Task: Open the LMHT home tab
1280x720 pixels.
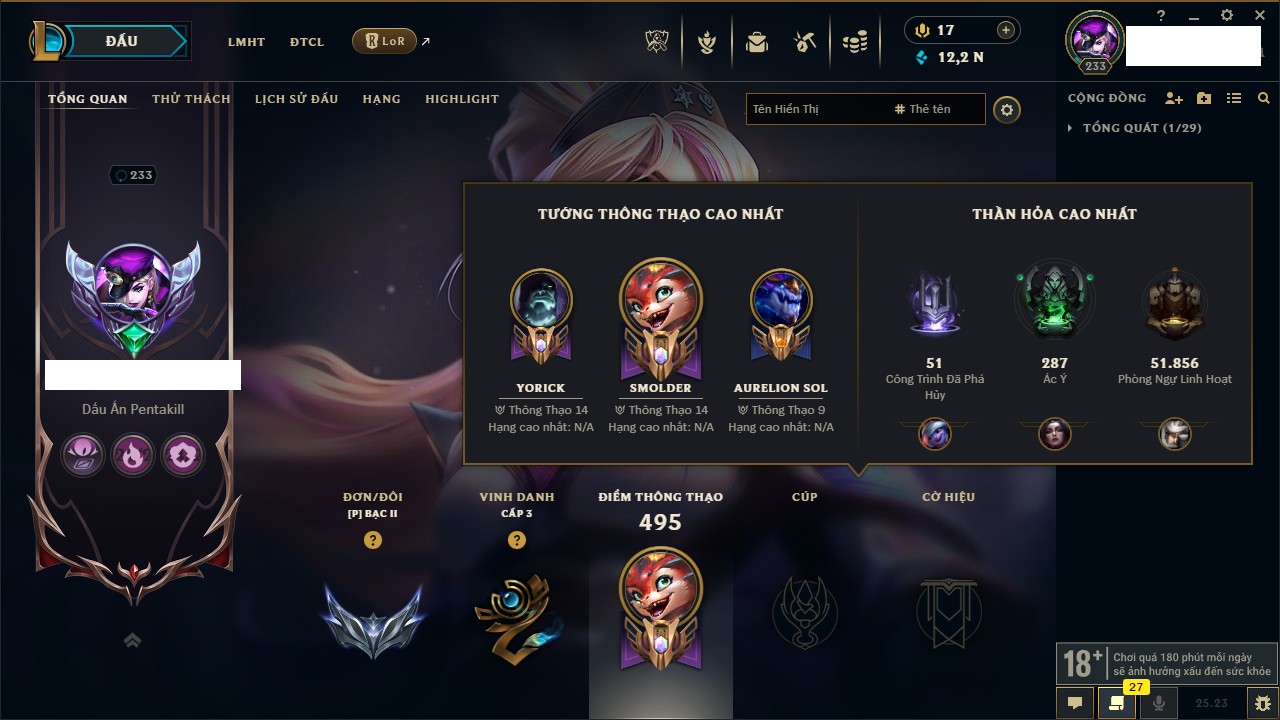Action: (246, 42)
